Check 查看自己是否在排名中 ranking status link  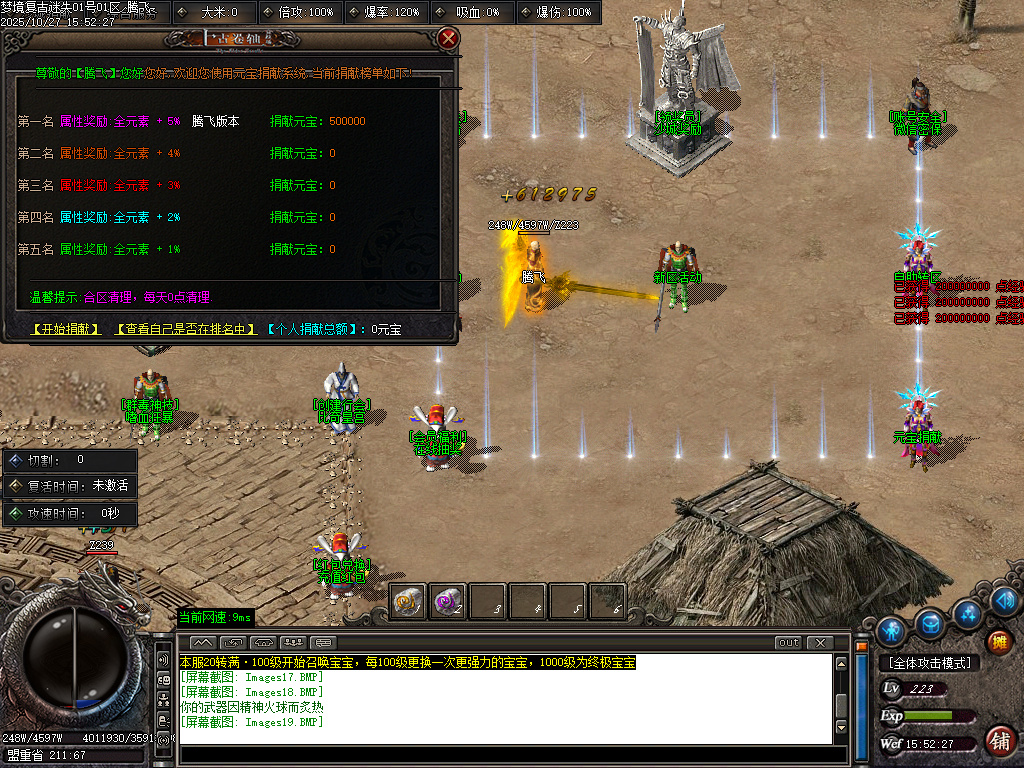(185, 329)
